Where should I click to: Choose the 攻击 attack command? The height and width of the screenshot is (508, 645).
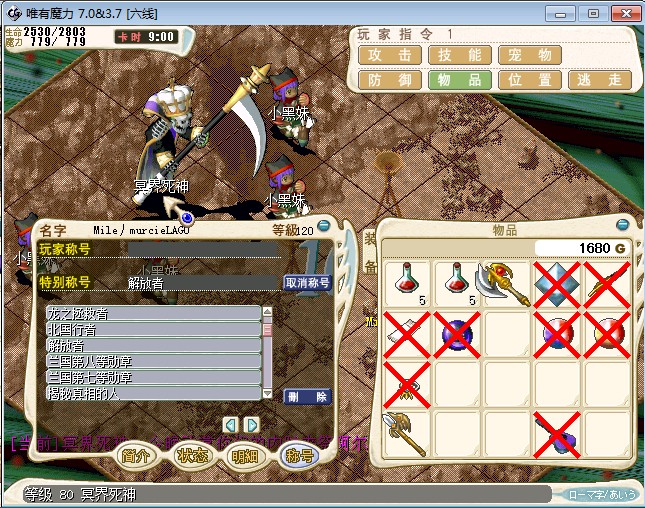(389, 55)
